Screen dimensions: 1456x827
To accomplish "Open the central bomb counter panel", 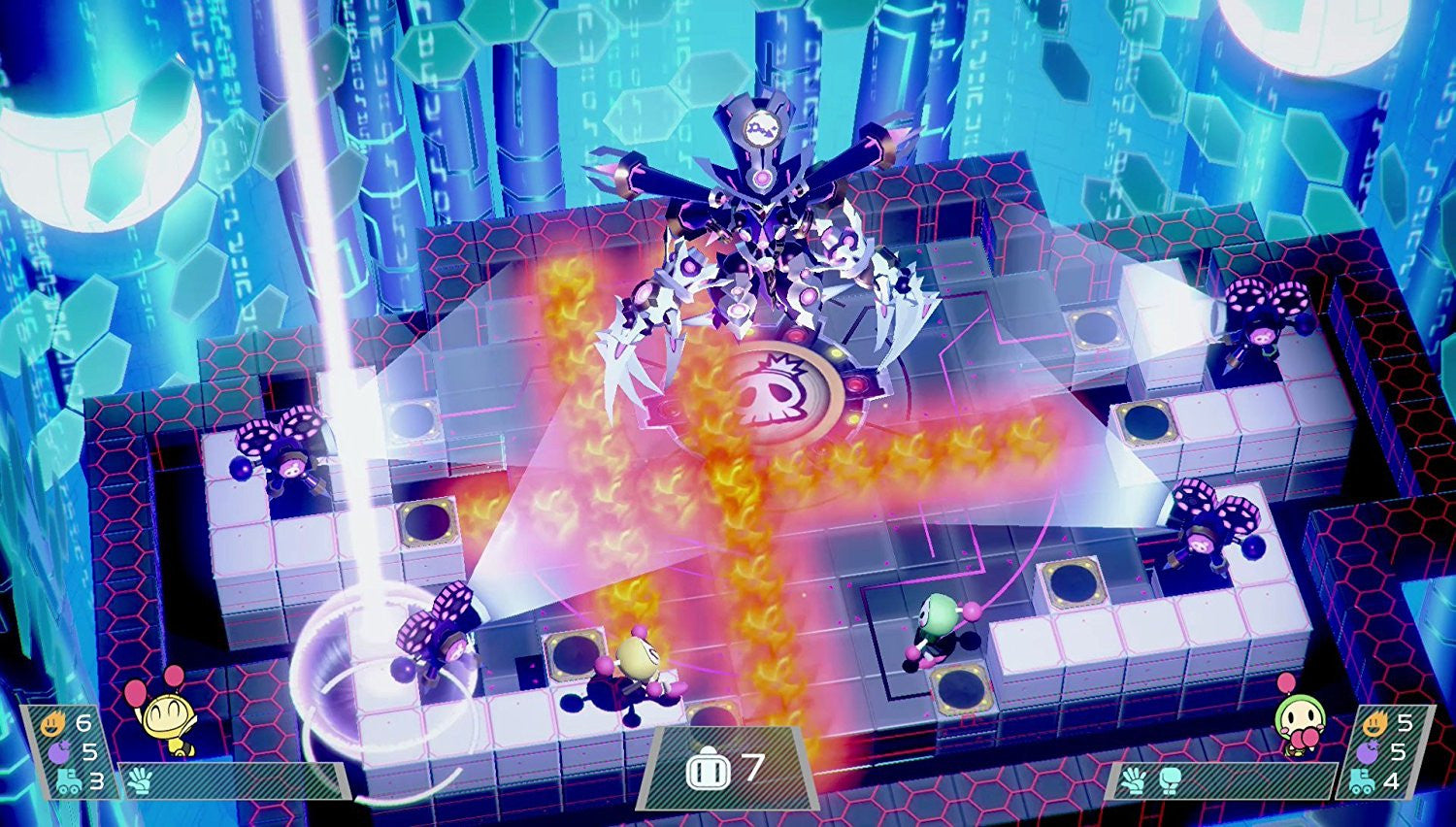I will click(x=728, y=768).
